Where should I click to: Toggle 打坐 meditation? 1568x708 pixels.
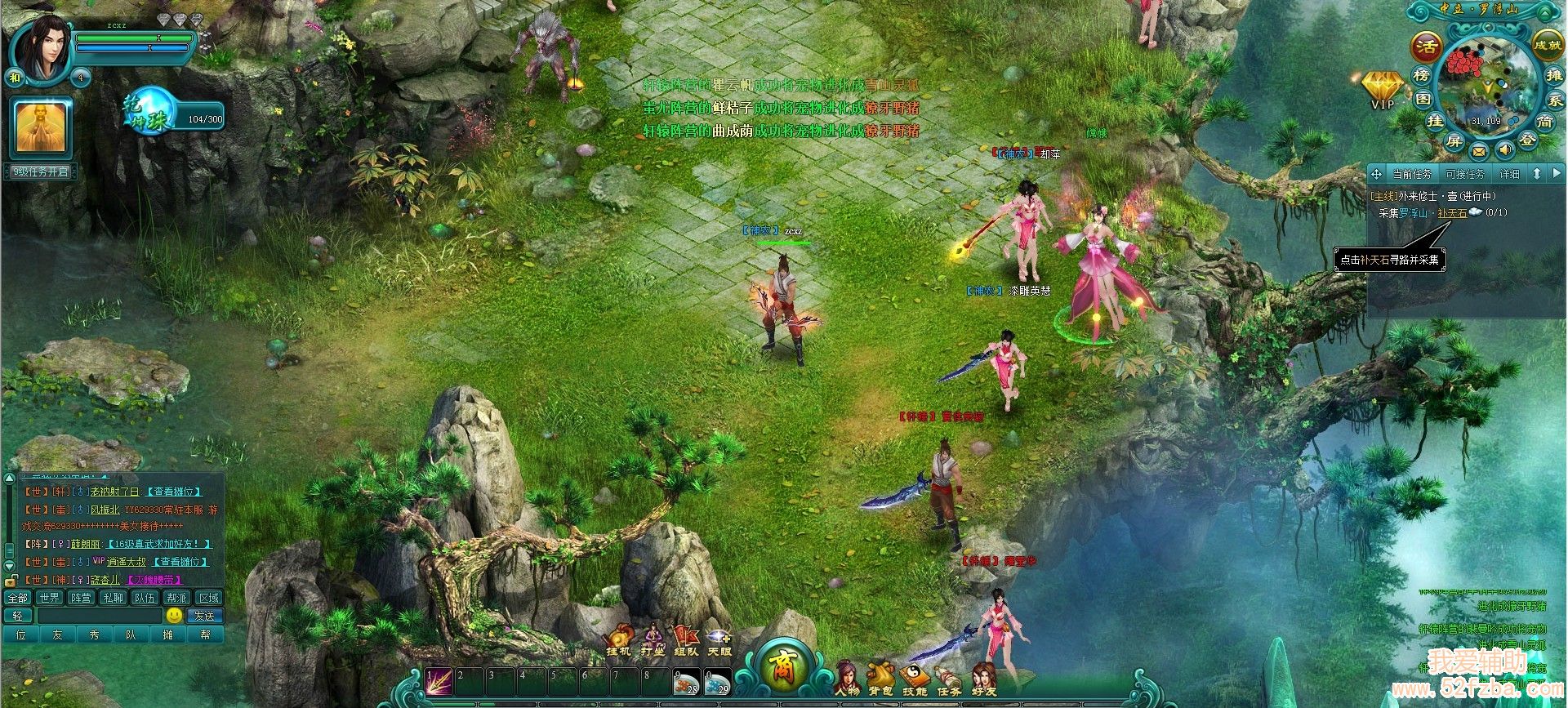click(x=653, y=639)
